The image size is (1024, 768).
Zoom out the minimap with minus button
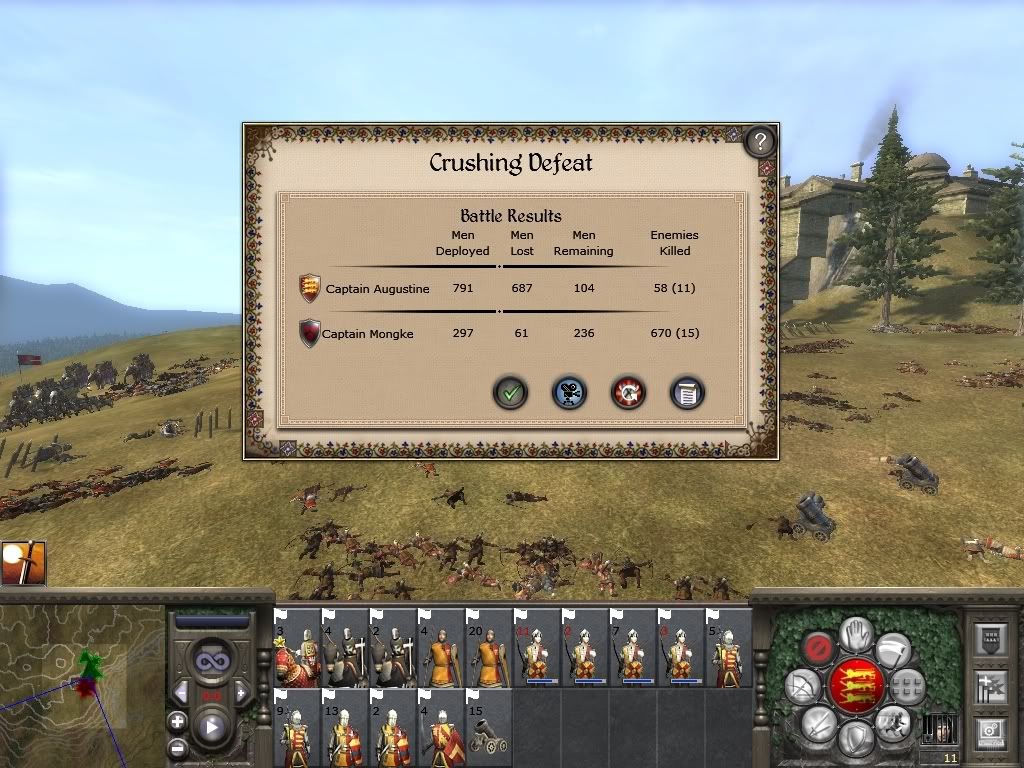click(178, 747)
